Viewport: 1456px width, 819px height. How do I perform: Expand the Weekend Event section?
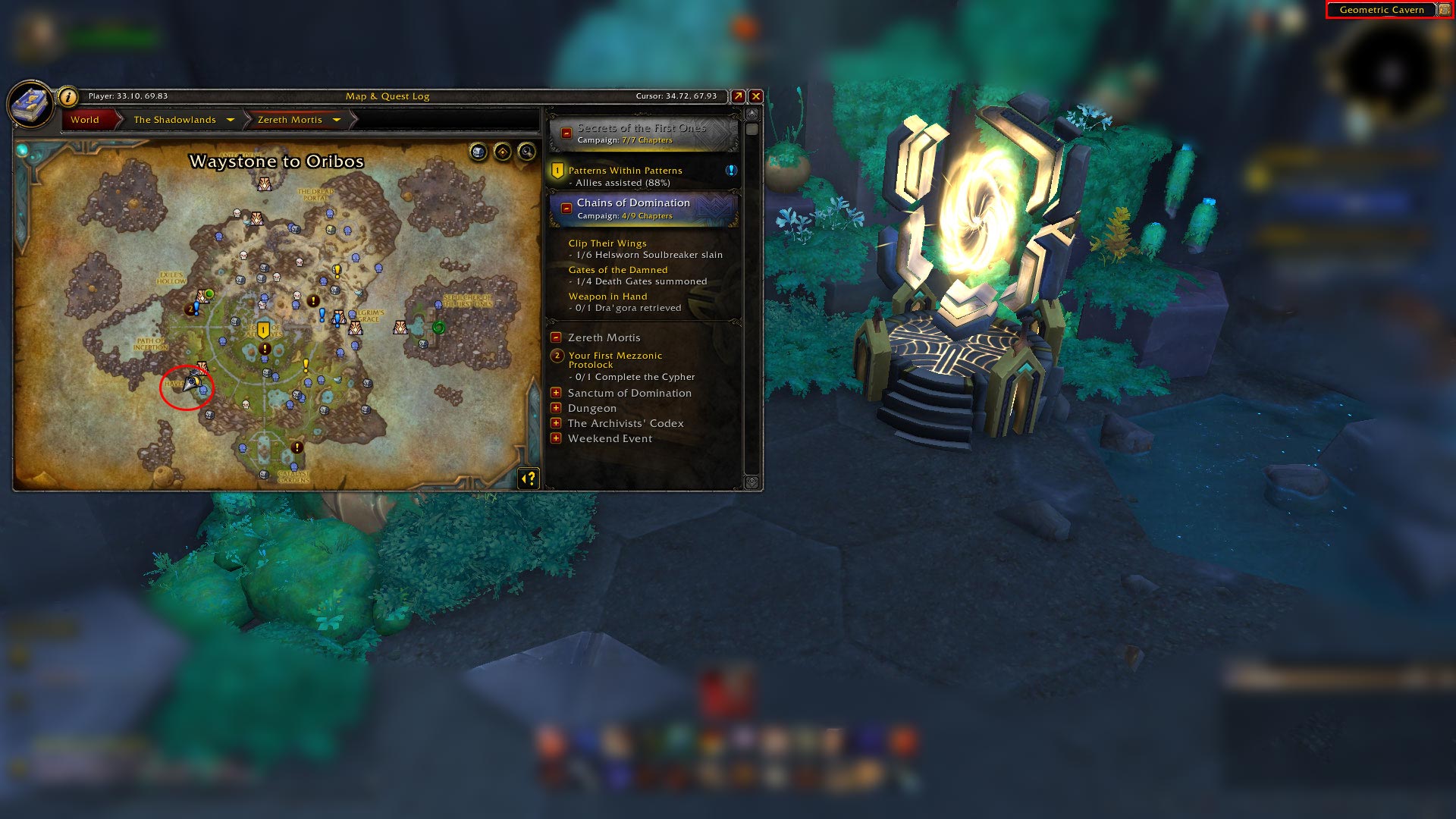pyautogui.click(x=557, y=438)
